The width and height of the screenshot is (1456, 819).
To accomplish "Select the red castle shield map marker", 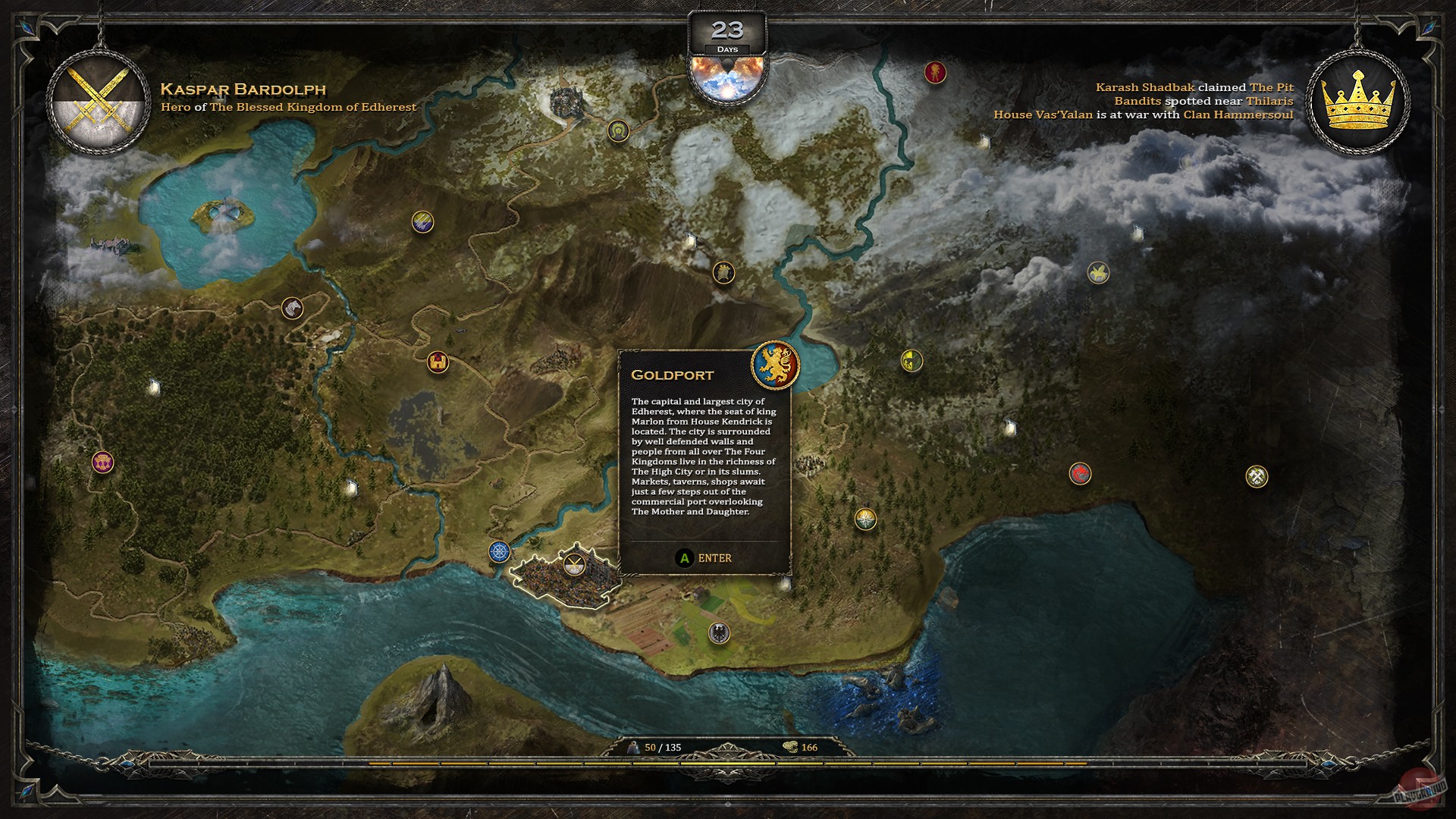I will tap(438, 361).
